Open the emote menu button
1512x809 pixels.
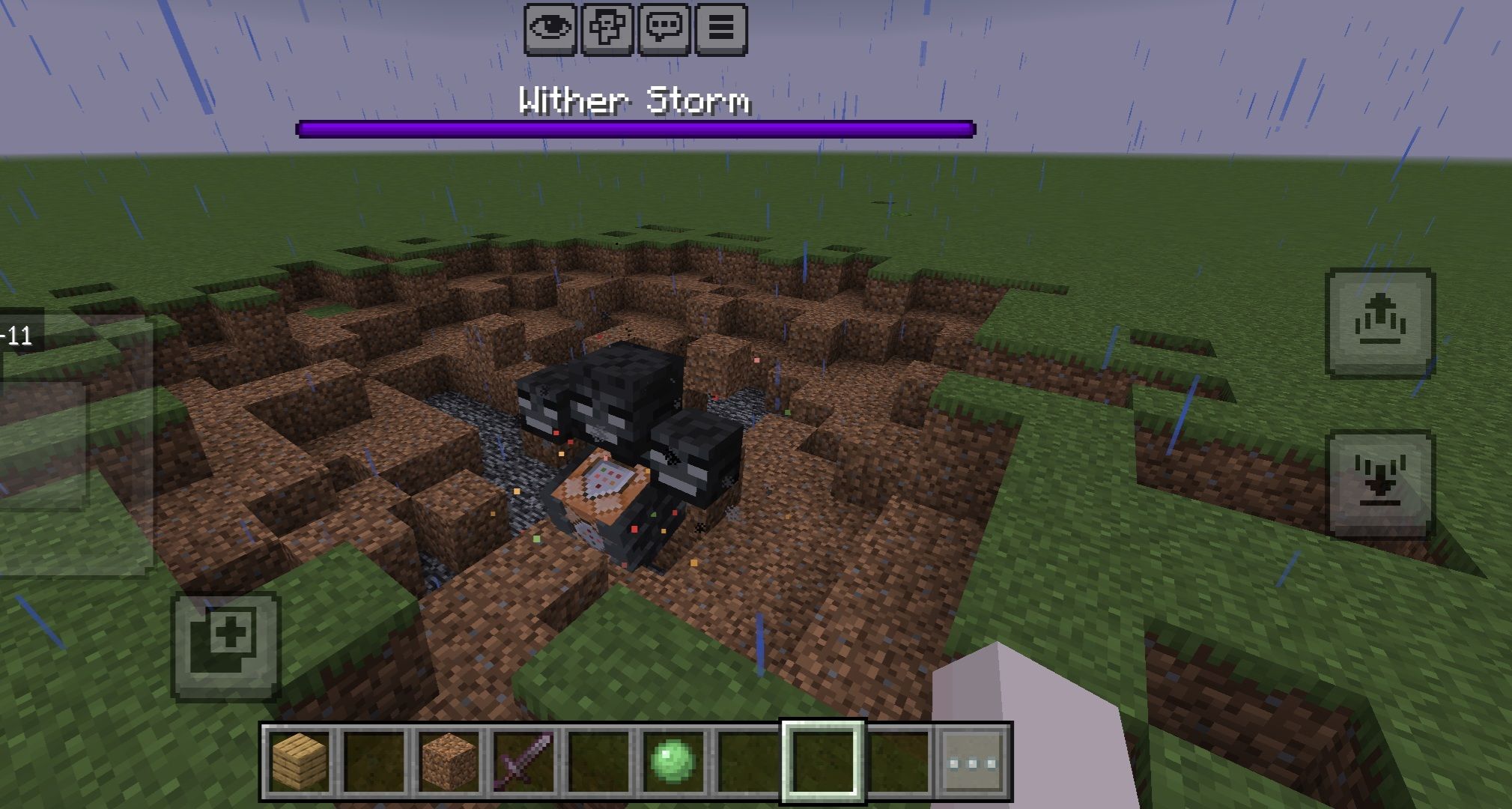[607, 29]
